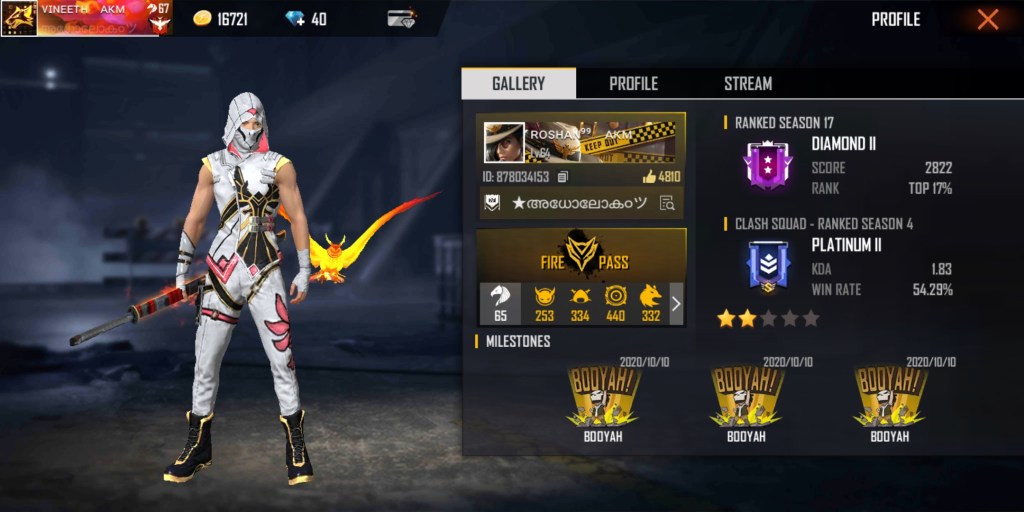Click the gold coins balance
Image resolution: width=1024 pixels, height=512 pixels.
(220, 20)
